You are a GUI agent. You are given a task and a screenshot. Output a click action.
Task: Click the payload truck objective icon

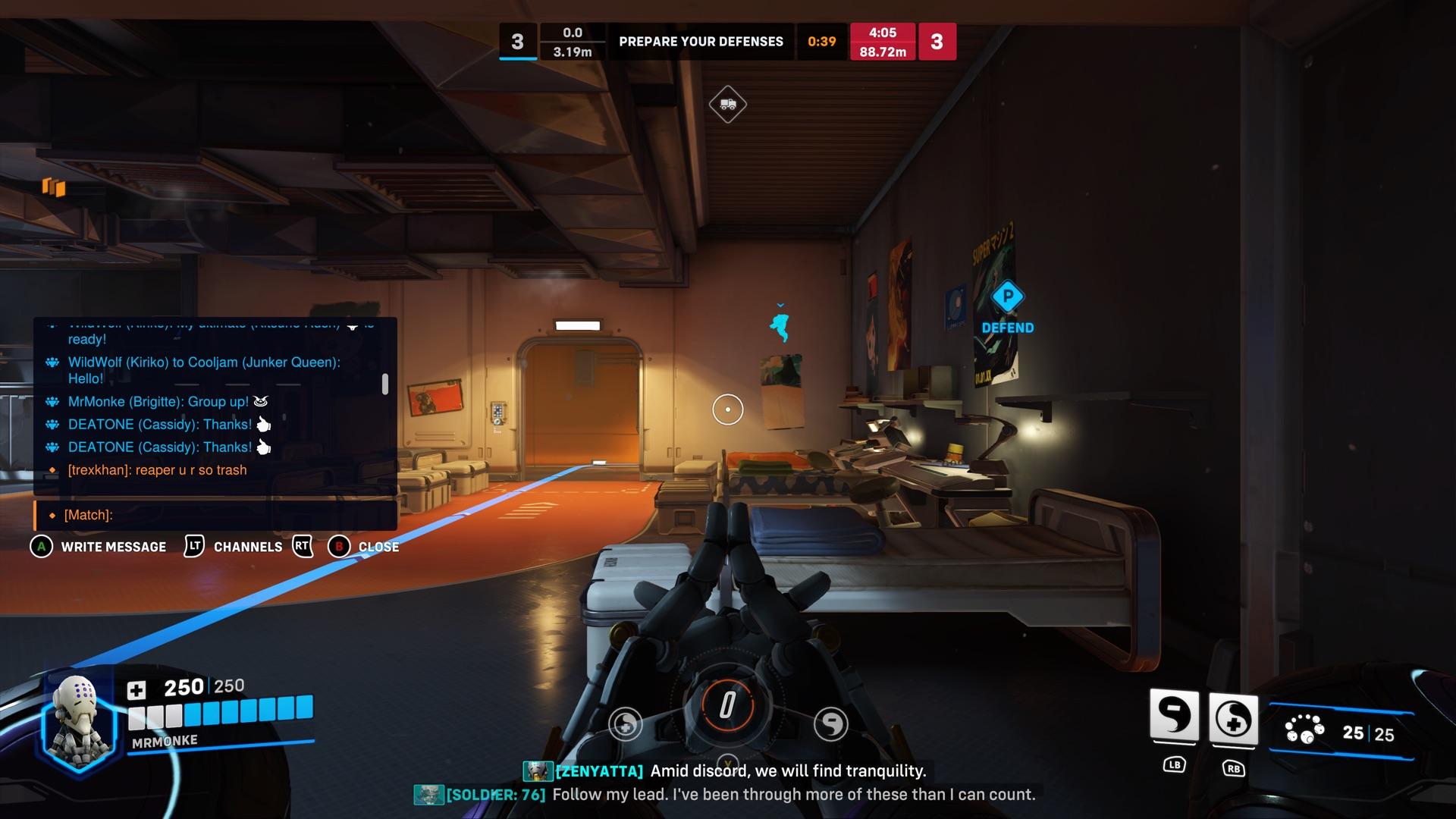727,103
